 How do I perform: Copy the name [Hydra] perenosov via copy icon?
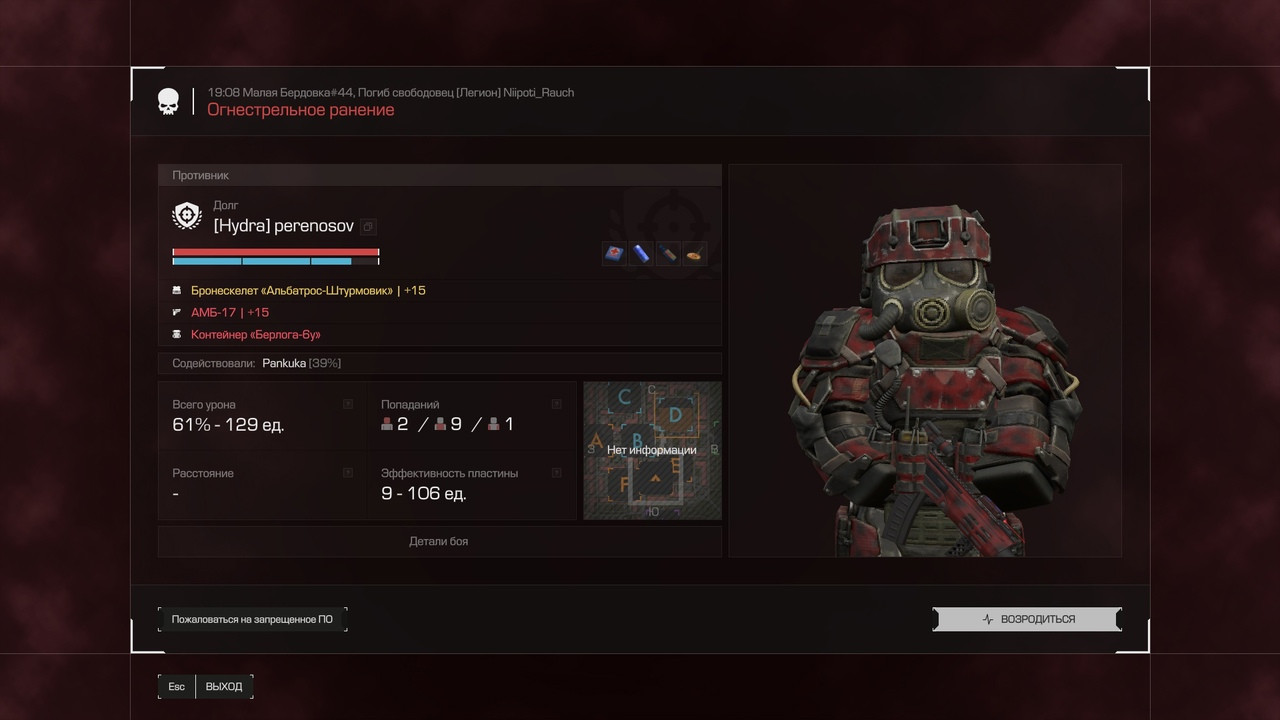click(x=368, y=227)
